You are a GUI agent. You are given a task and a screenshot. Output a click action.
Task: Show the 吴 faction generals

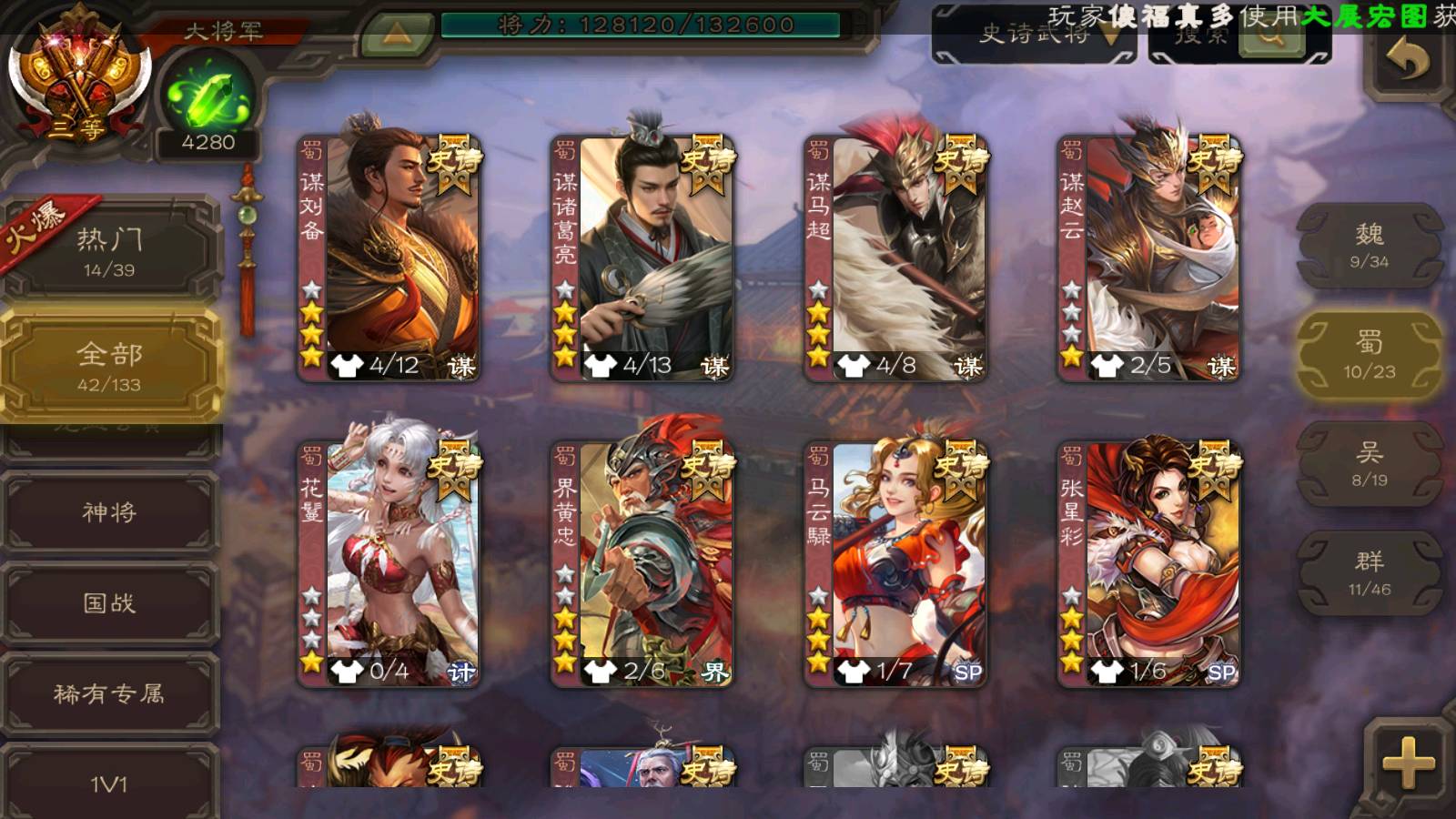point(1369,464)
